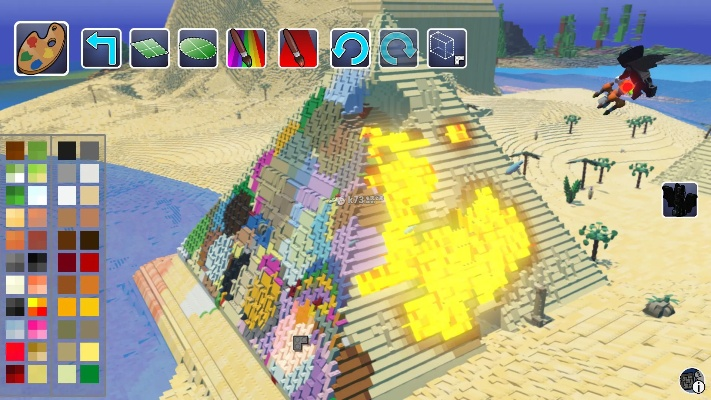The height and width of the screenshot is (400, 711).
Task: Open the dotted cube size tool
Action: (x=447, y=48)
